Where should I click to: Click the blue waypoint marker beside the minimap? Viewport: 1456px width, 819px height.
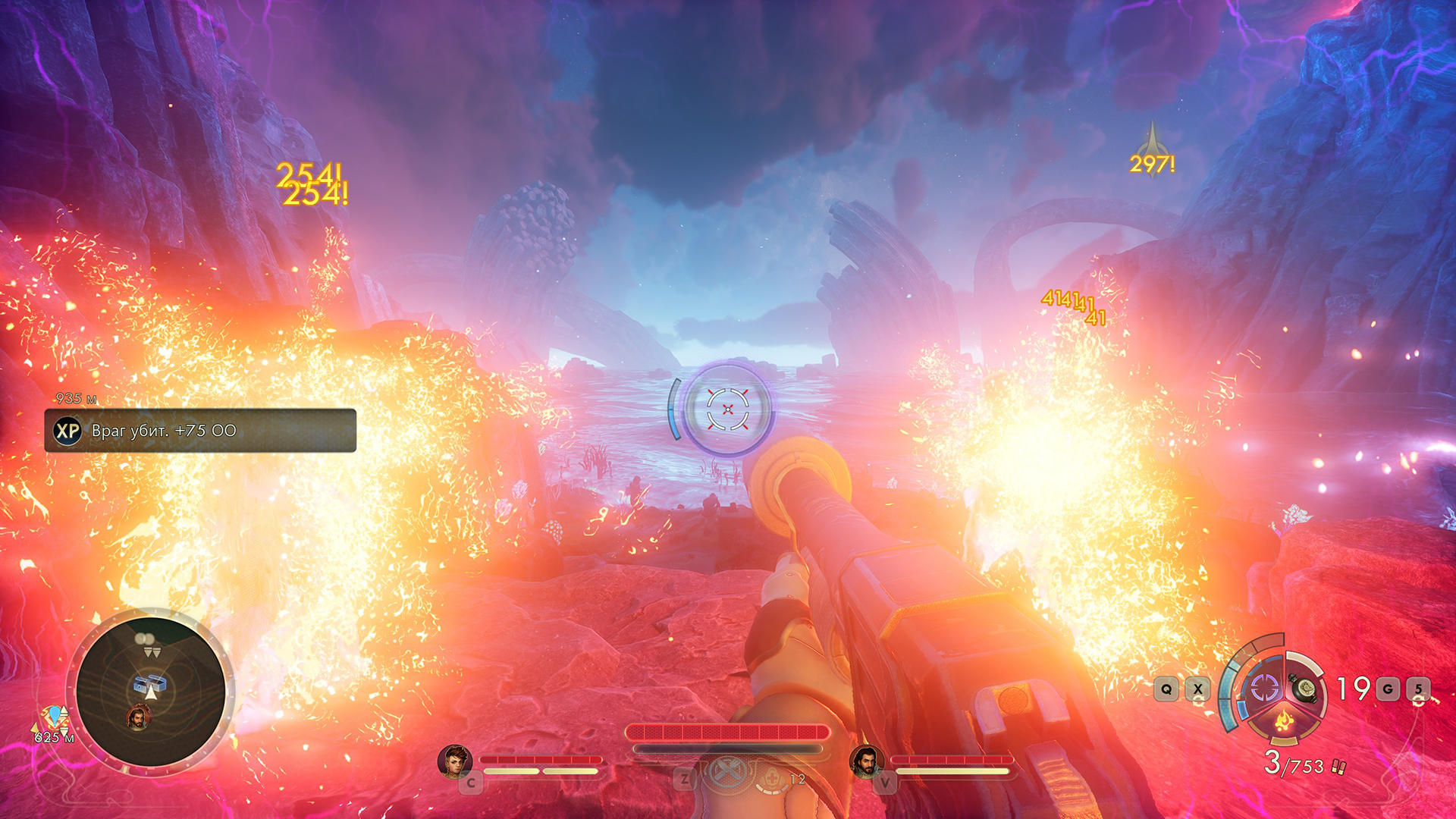[56, 716]
